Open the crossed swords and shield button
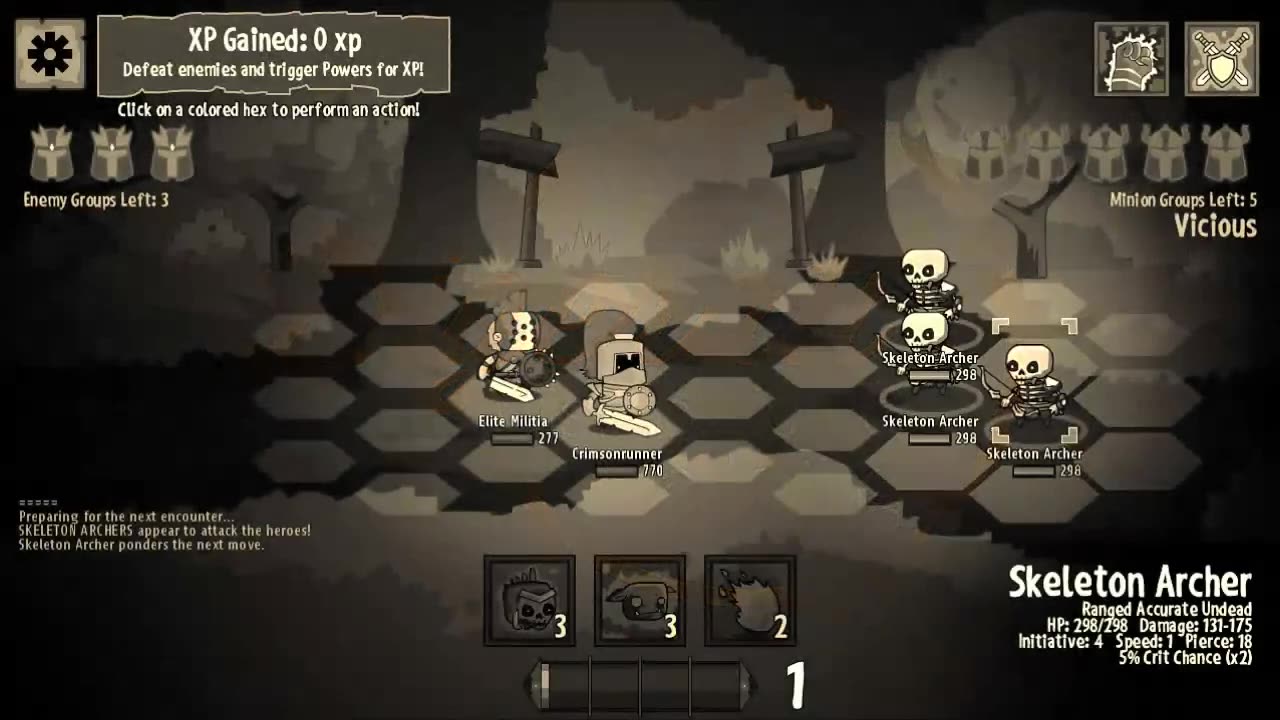1280x720 pixels. click(x=1221, y=59)
